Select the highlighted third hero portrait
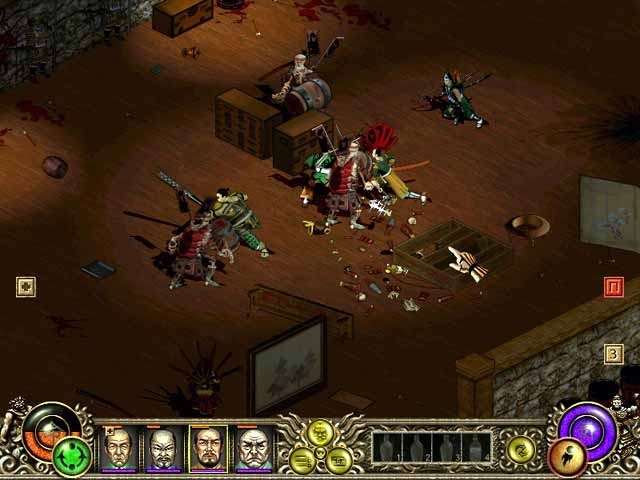The image size is (640, 480). click(208, 448)
